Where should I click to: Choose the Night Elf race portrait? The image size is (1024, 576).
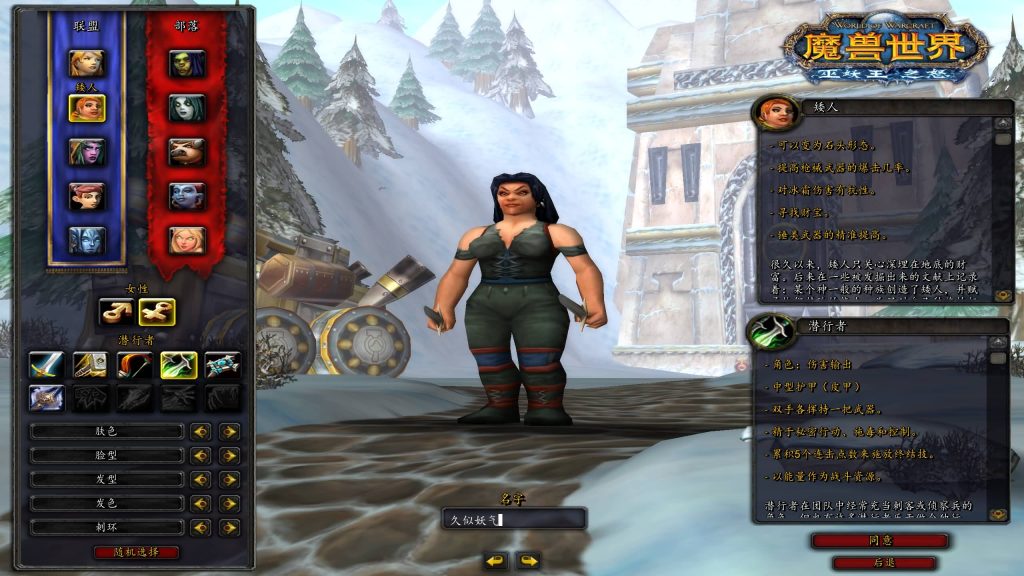tap(86, 152)
